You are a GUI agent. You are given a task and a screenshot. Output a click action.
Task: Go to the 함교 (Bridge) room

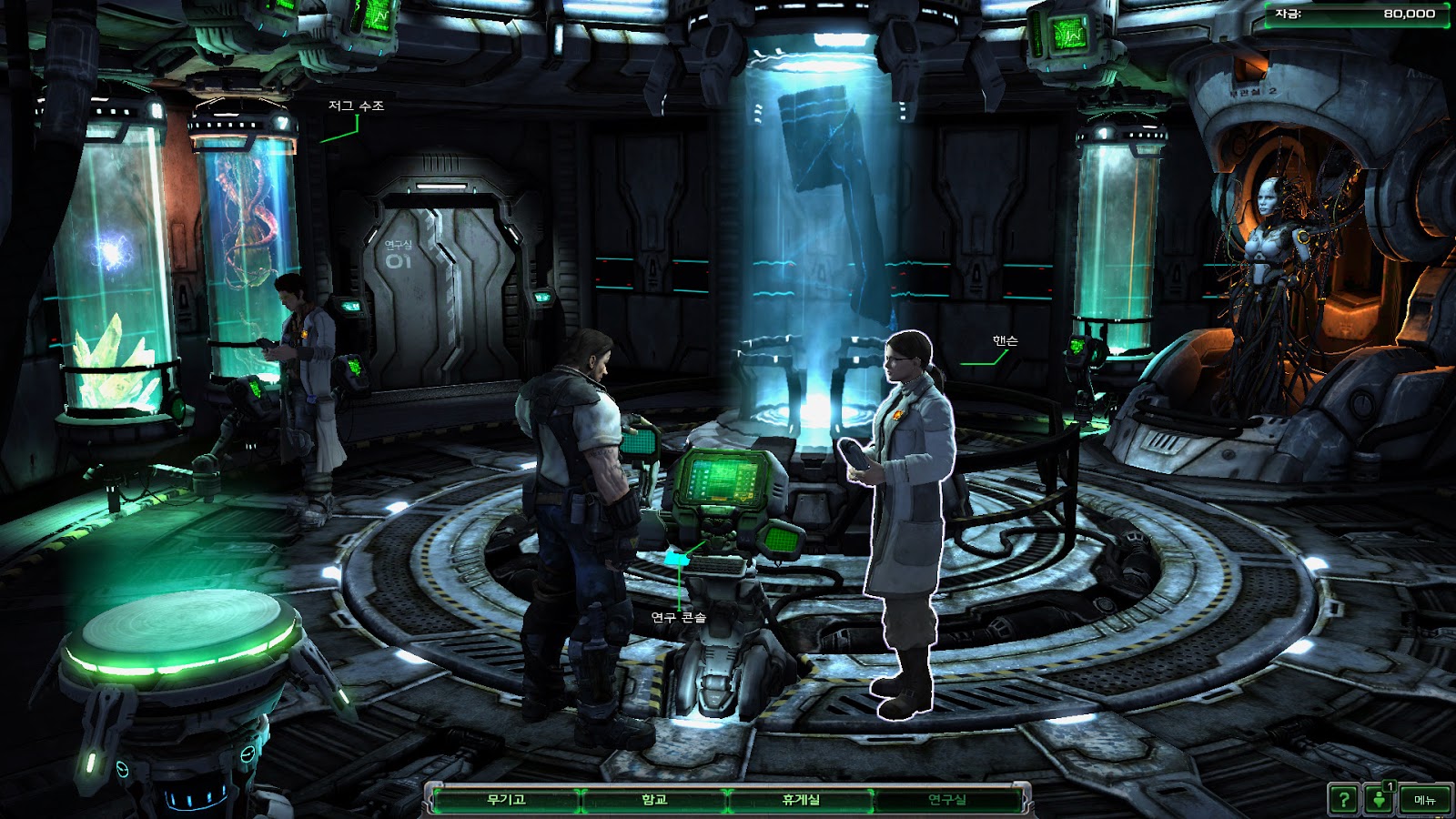coord(654,800)
